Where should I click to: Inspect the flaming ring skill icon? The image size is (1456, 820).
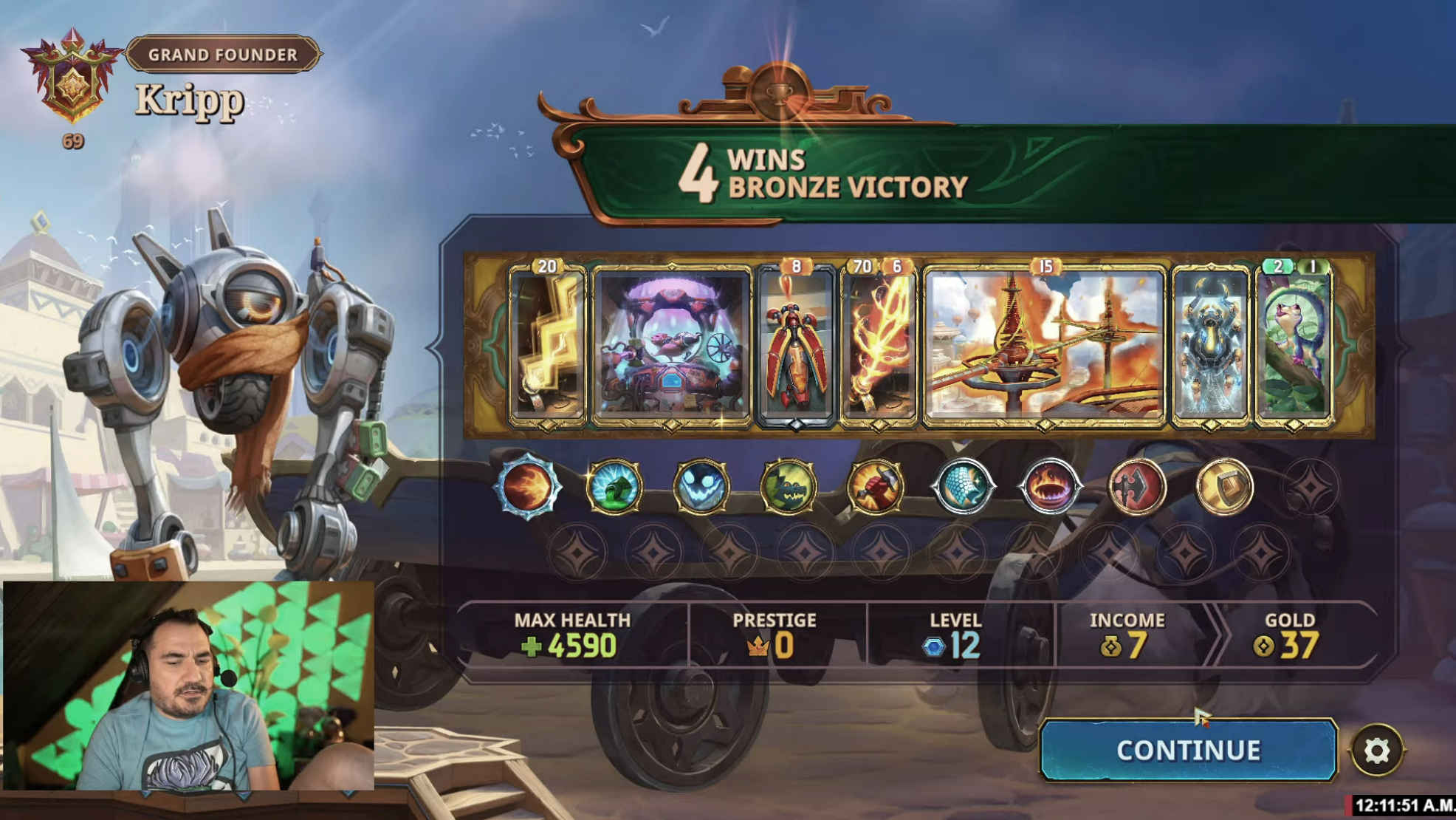[1049, 487]
